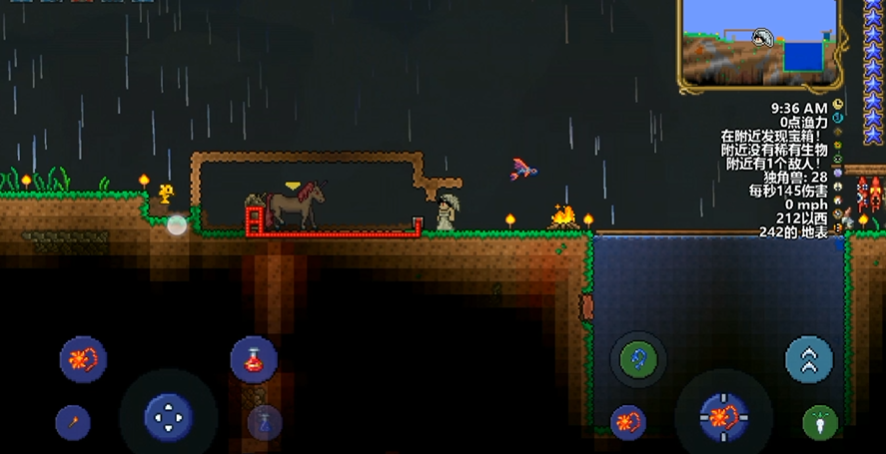This screenshot has width=886, height=454.
Task: Fire the grappling hook button
Action: click(638, 359)
